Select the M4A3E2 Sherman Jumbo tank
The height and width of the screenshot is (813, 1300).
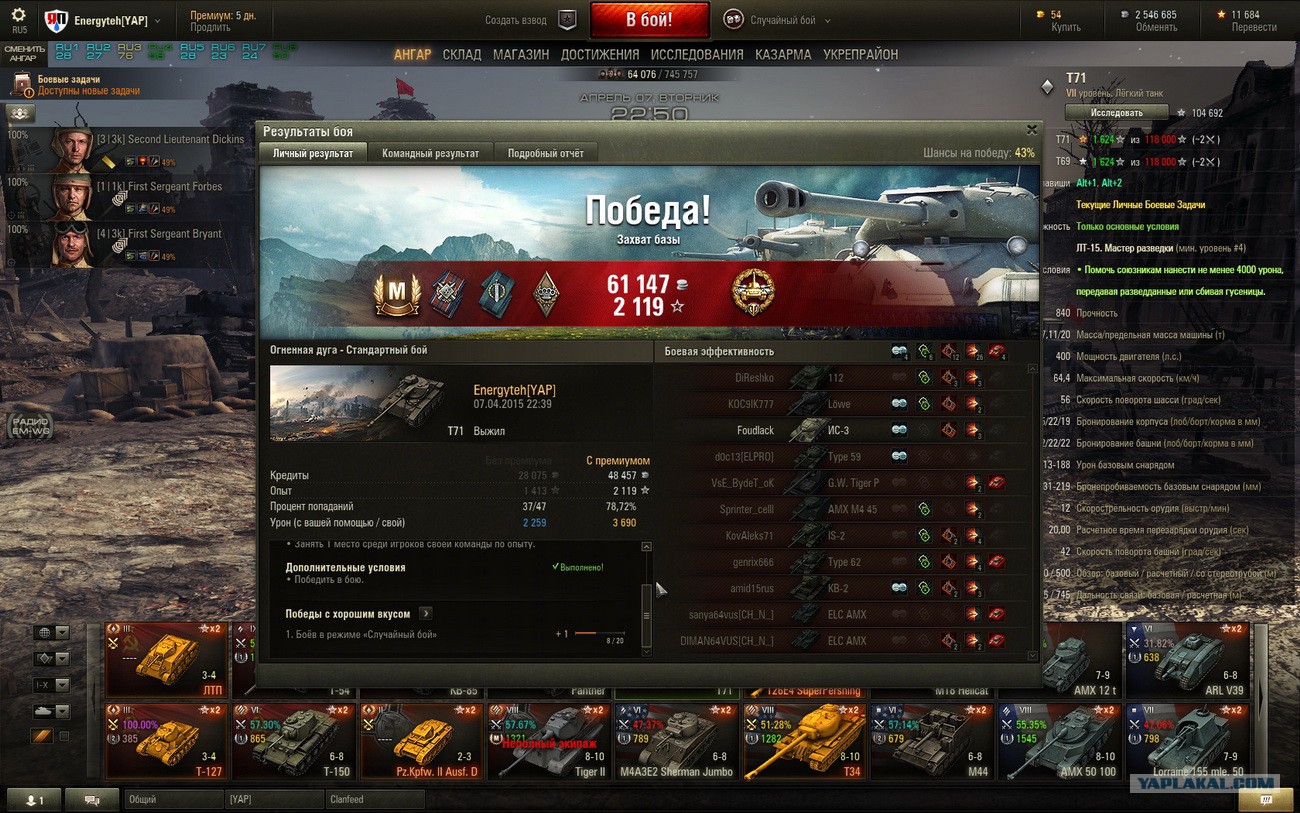click(676, 742)
